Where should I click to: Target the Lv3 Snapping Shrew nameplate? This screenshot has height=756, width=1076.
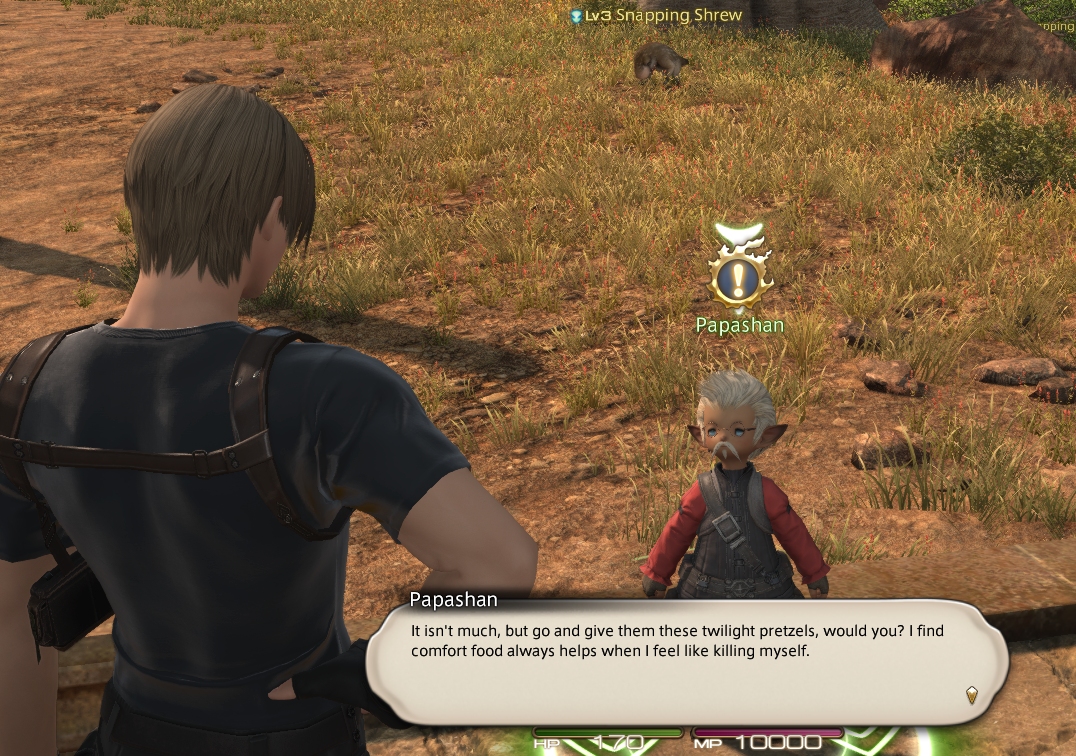point(656,15)
